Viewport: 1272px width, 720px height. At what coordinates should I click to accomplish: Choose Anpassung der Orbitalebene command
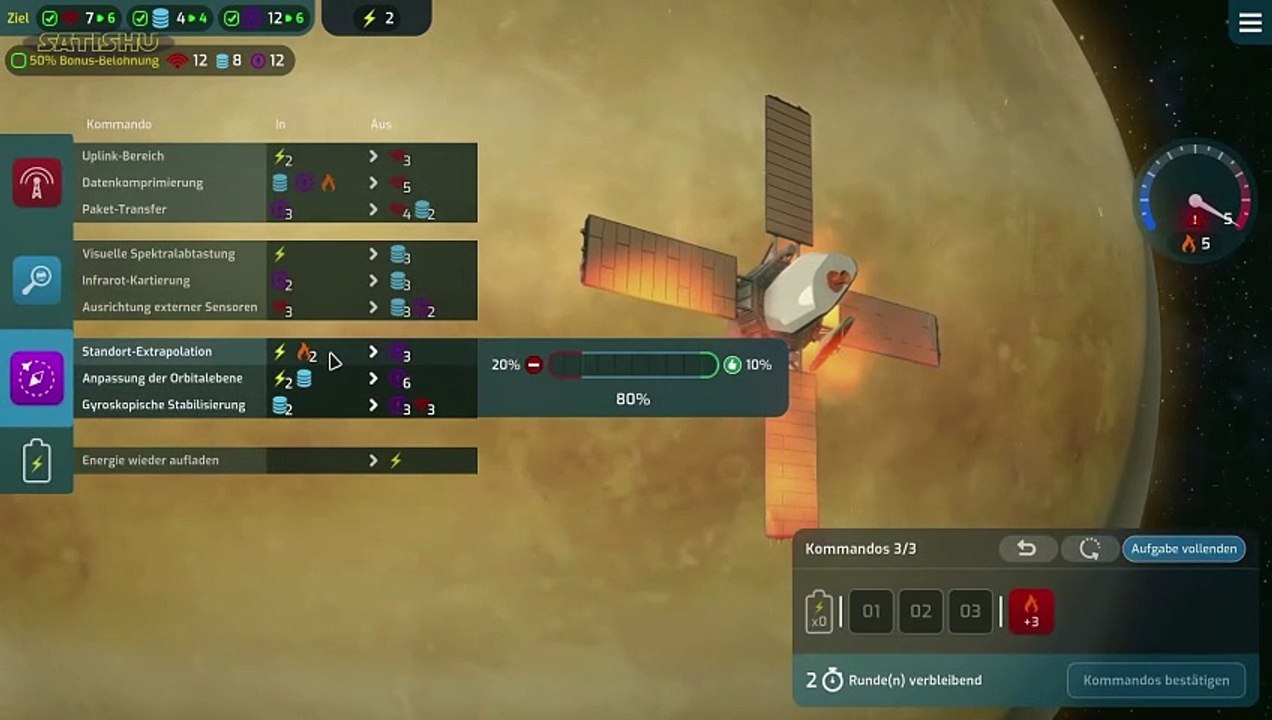point(162,379)
